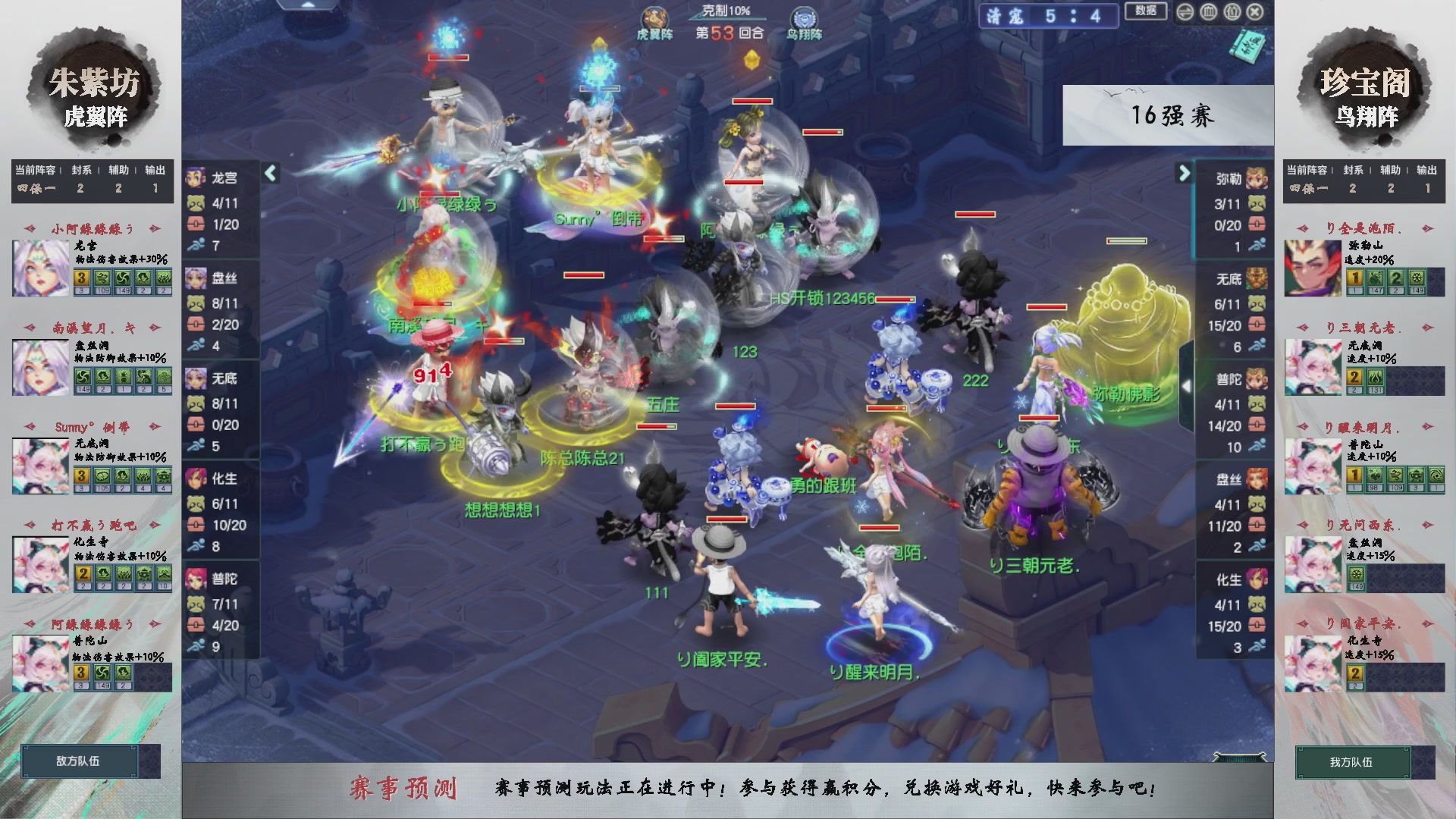This screenshot has height=819, width=1456.
Task: Click the teal chevron beside 弥勒佛影
Action: tap(1185, 387)
